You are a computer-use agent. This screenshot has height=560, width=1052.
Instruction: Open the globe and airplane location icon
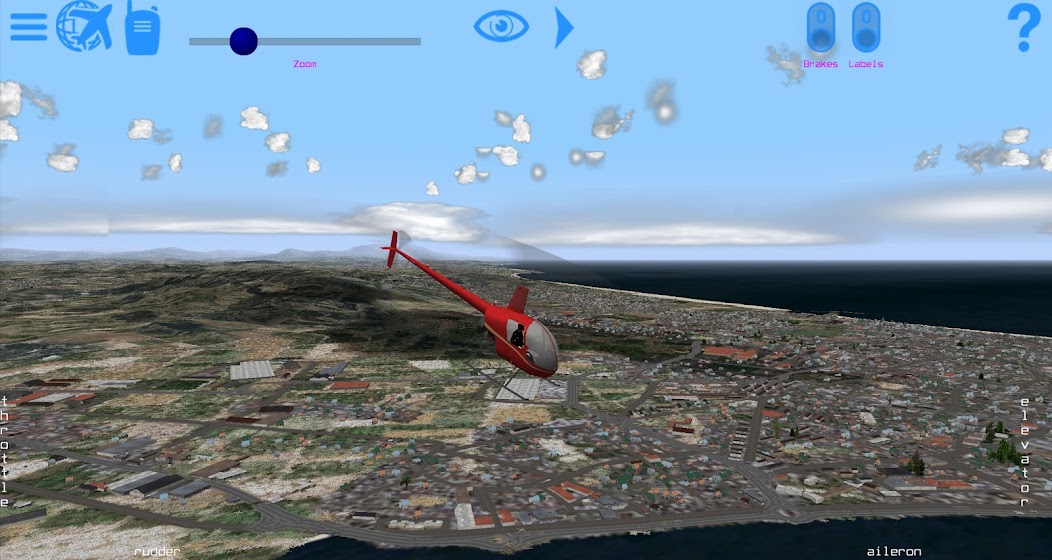[84, 26]
